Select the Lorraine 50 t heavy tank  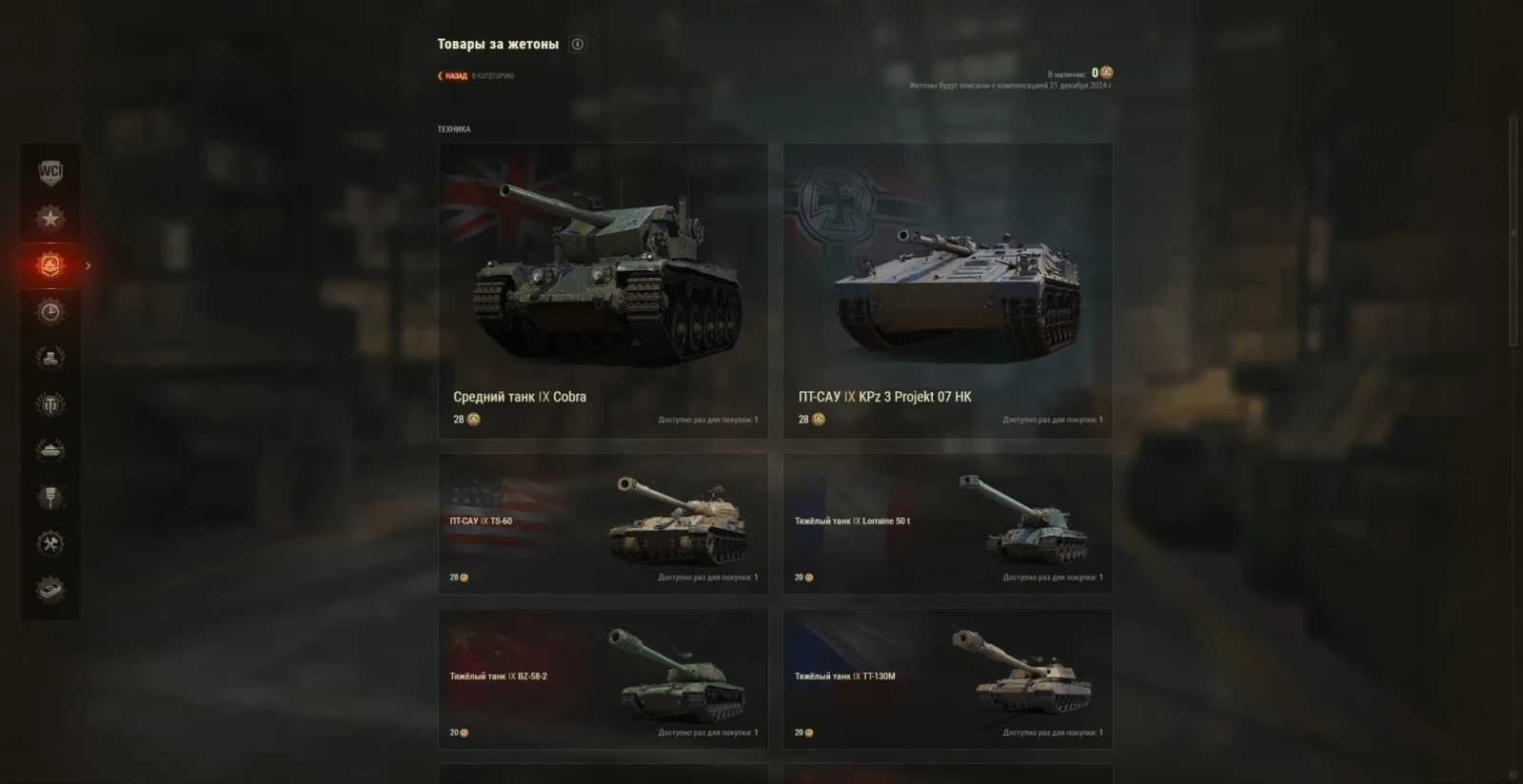point(947,523)
